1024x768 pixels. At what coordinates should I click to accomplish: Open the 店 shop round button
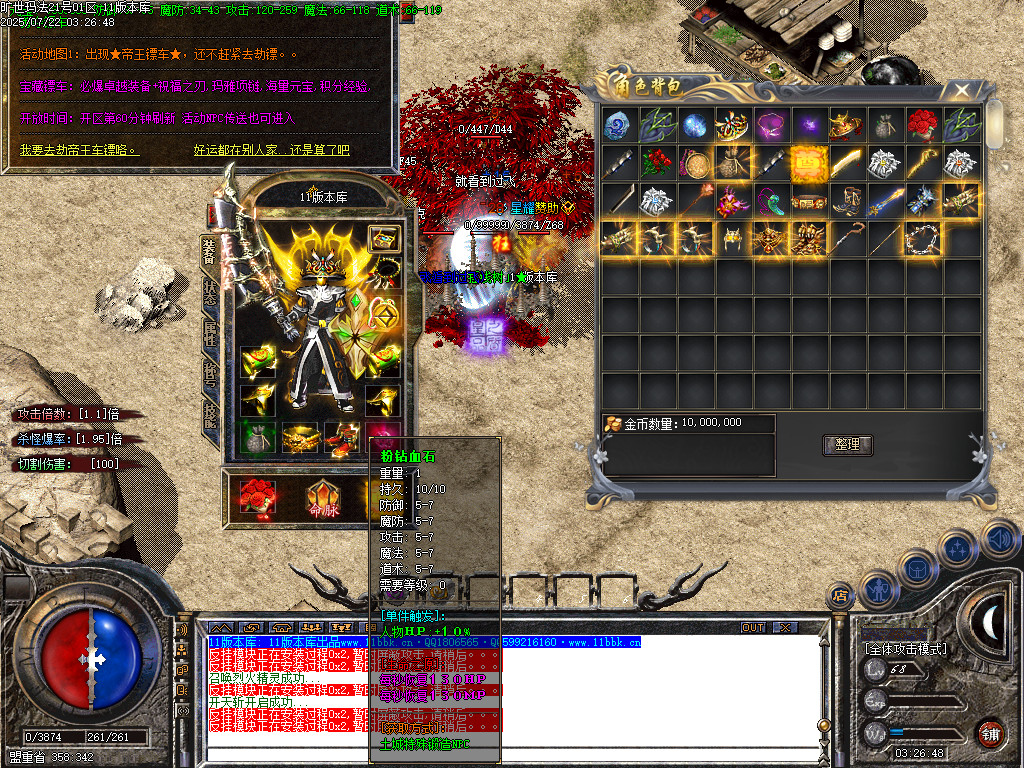(x=839, y=597)
